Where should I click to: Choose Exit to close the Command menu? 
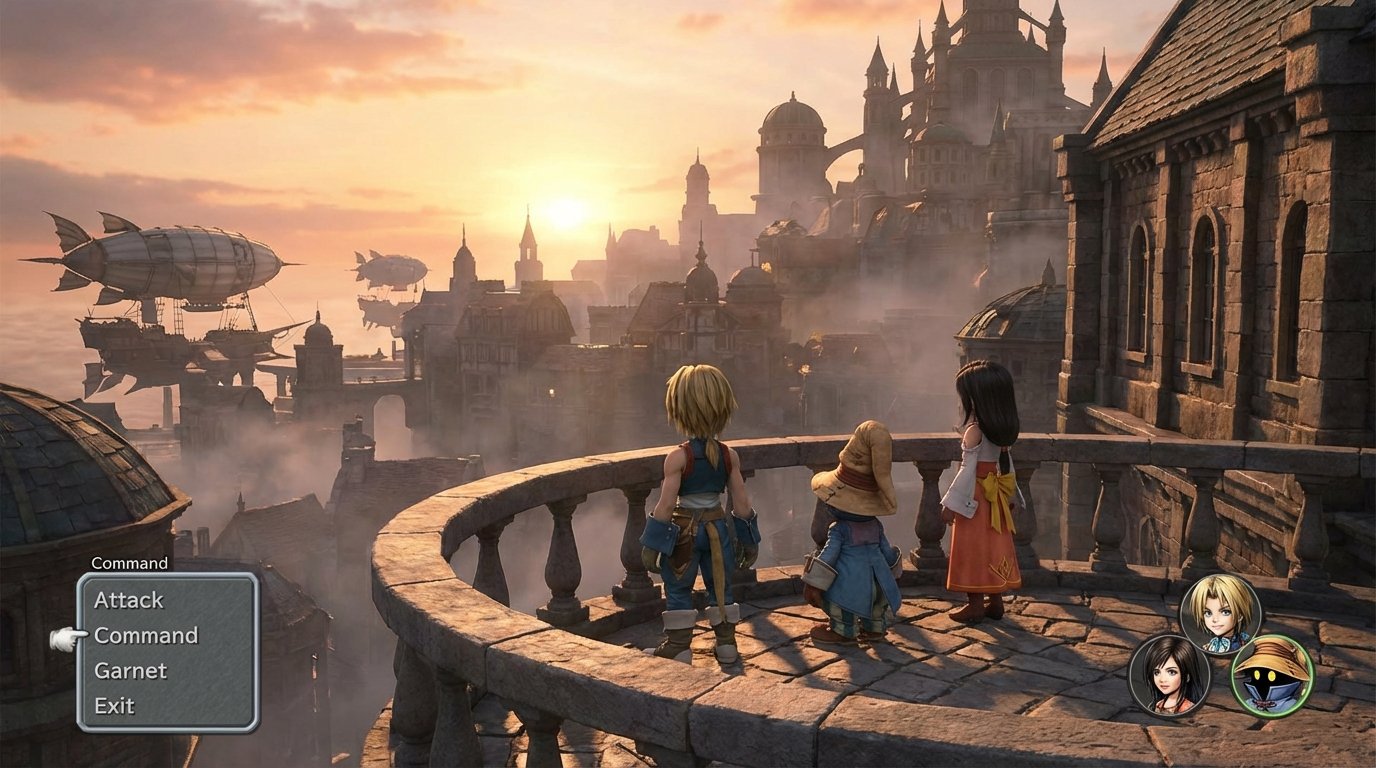coord(113,706)
